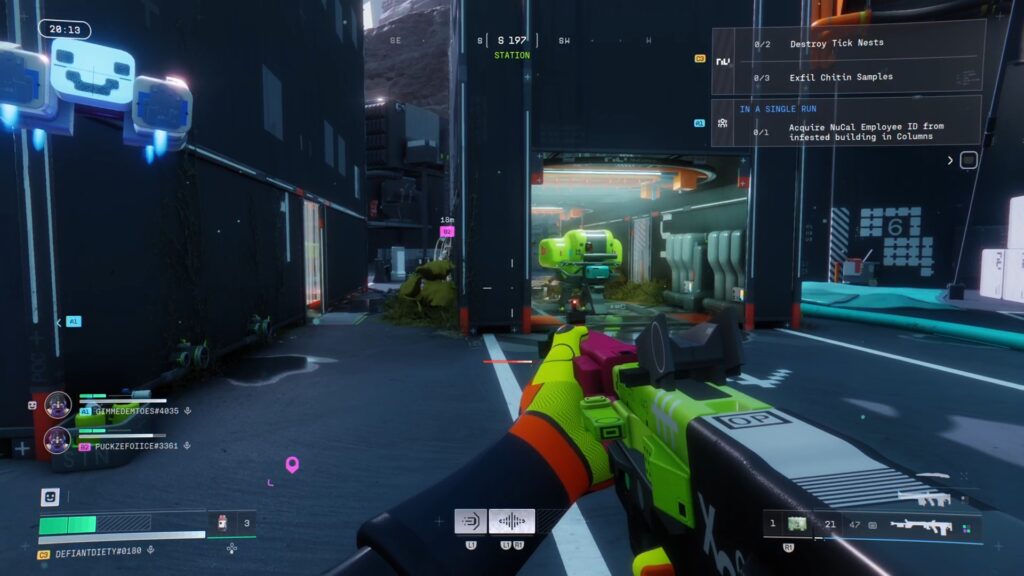Select the green grenade item slot
The height and width of the screenshot is (576, 1024).
click(x=797, y=523)
